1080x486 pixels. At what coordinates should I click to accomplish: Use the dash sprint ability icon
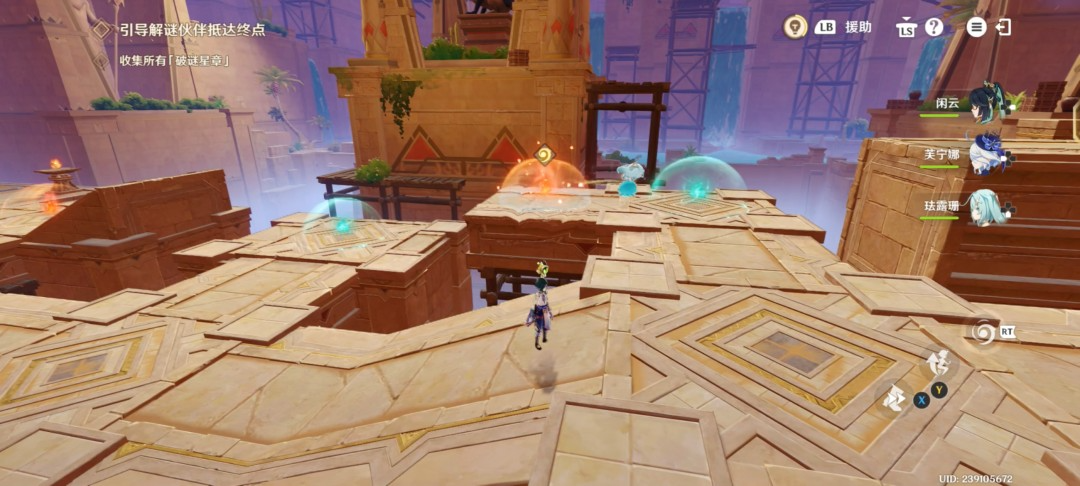point(894,399)
